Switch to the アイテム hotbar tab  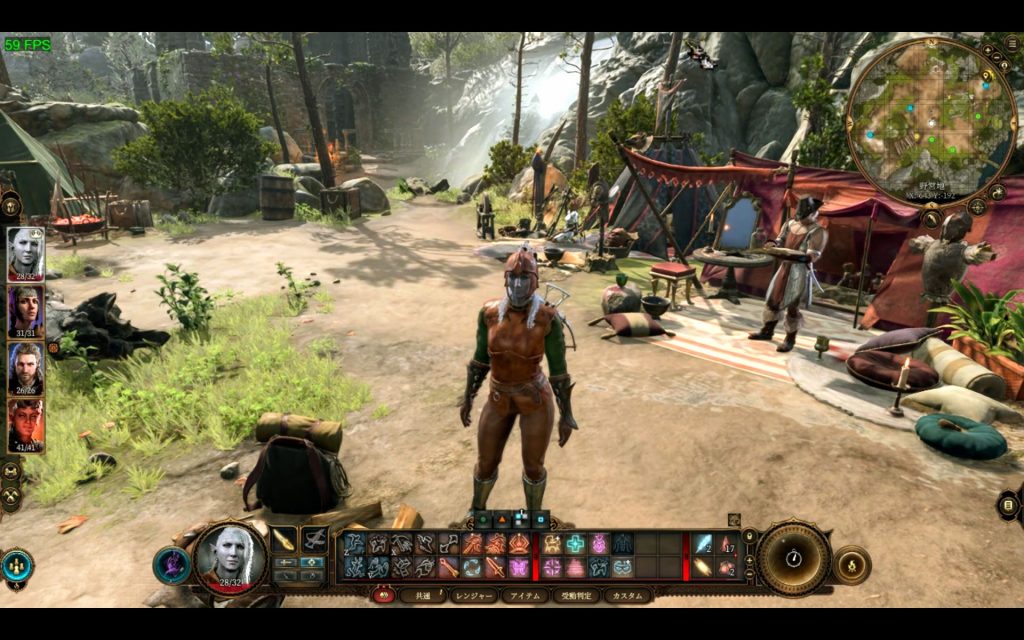pyautogui.click(x=525, y=595)
